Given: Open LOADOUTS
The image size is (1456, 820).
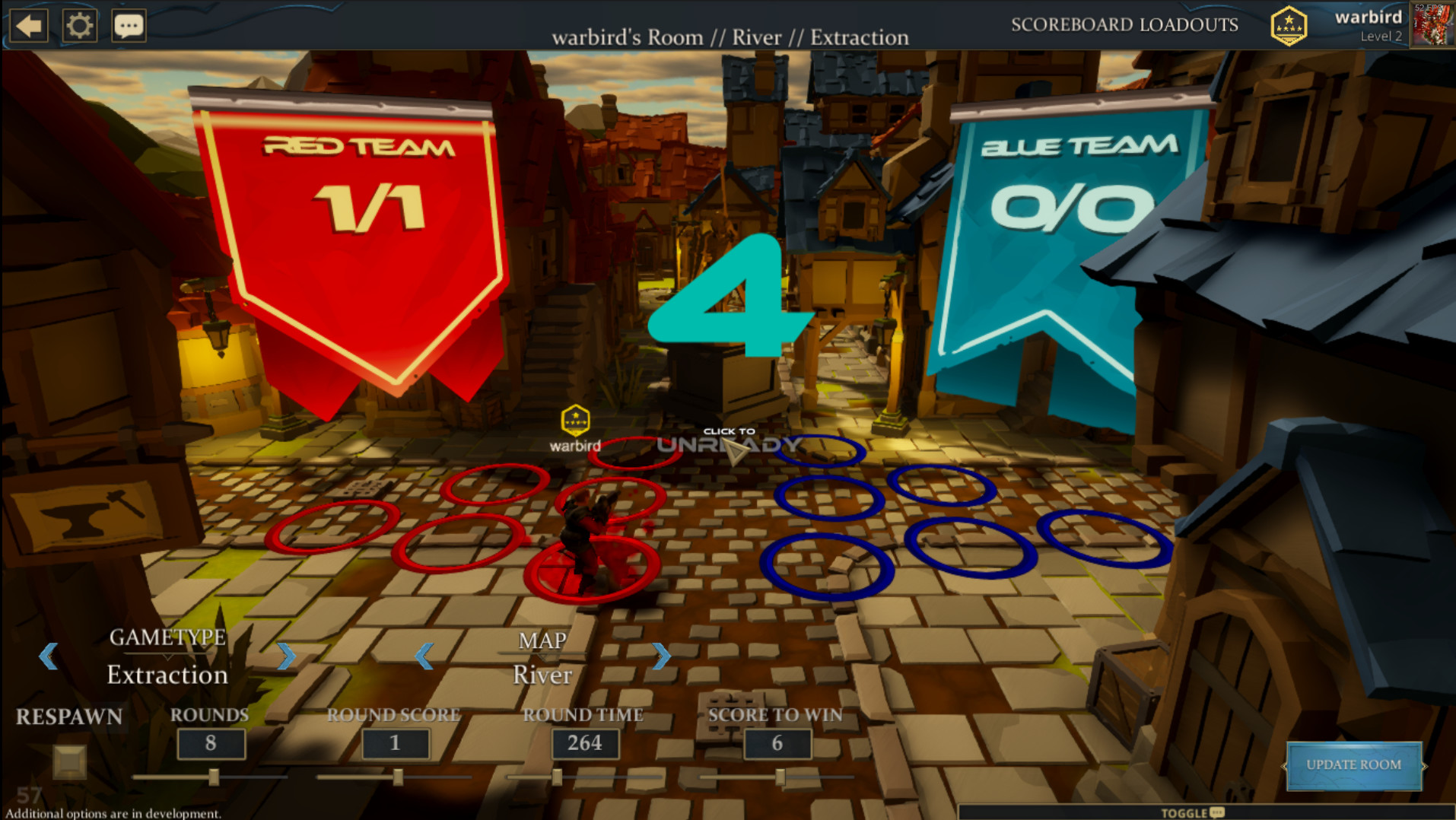Looking at the screenshot, I should [1188, 24].
